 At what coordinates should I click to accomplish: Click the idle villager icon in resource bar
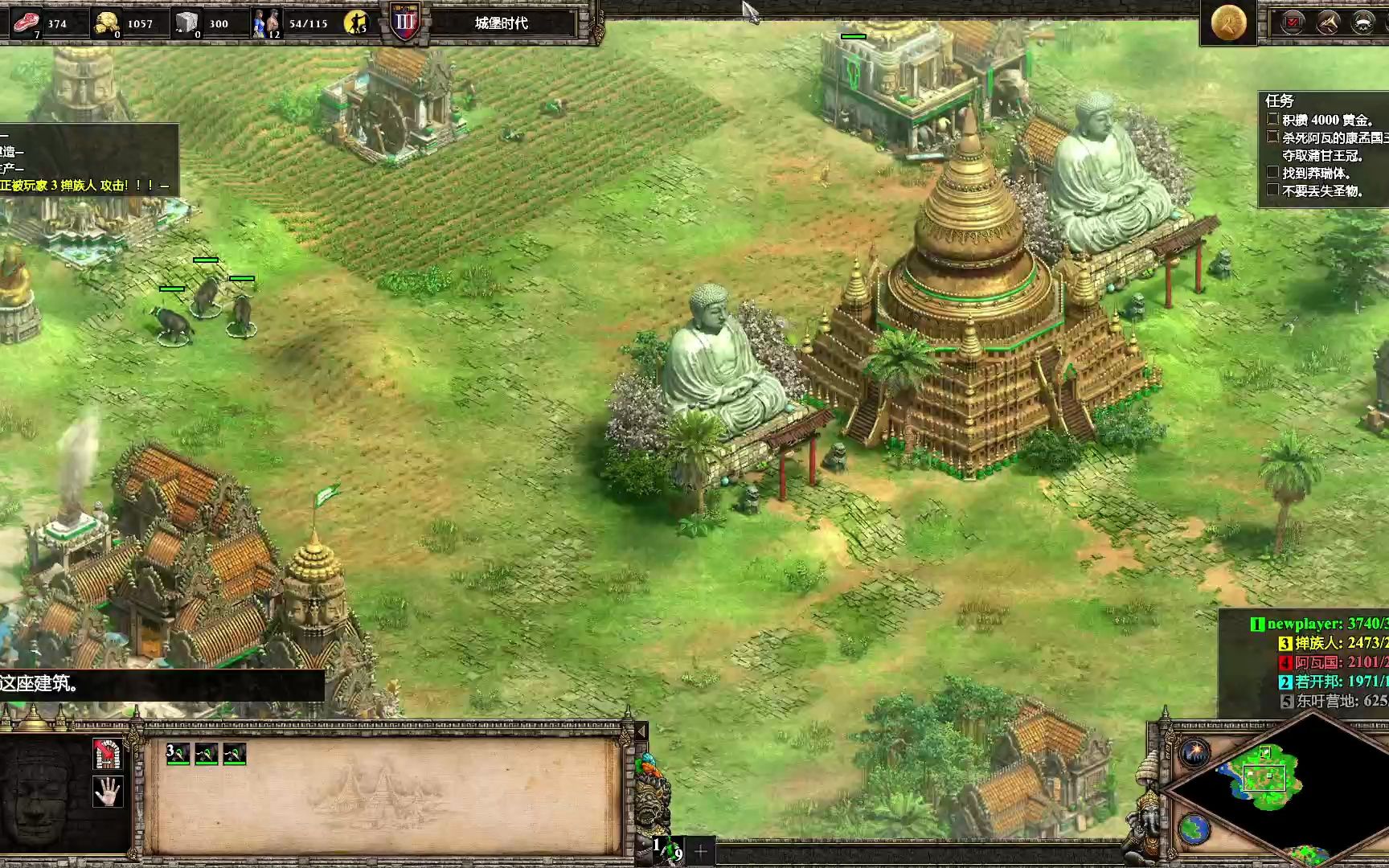pos(355,23)
